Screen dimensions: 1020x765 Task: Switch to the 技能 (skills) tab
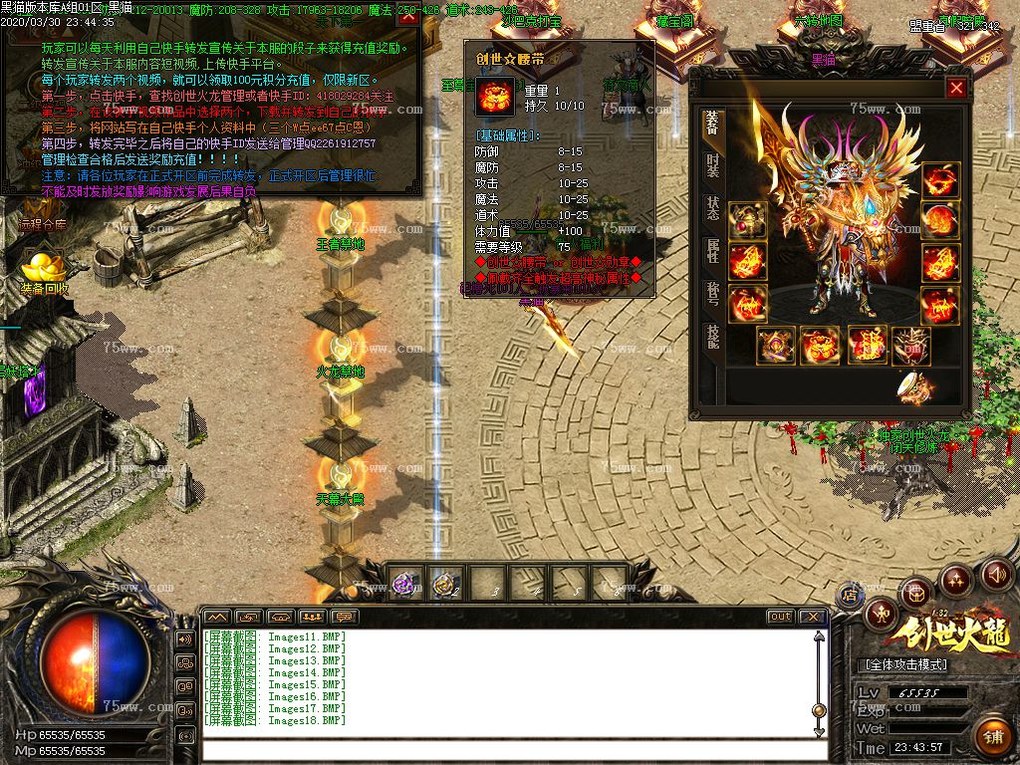pyautogui.click(x=712, y=336)
